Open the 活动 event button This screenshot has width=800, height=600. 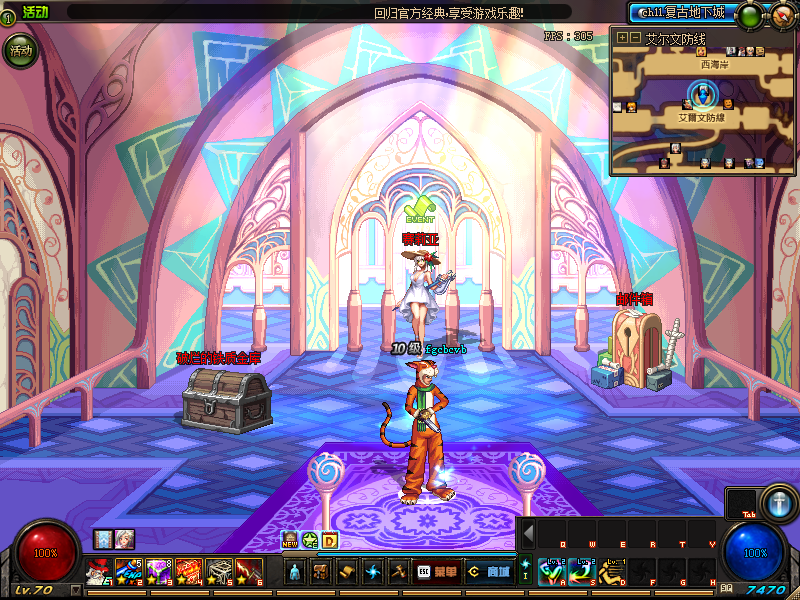pyautogui.click(x=20, y=50)
